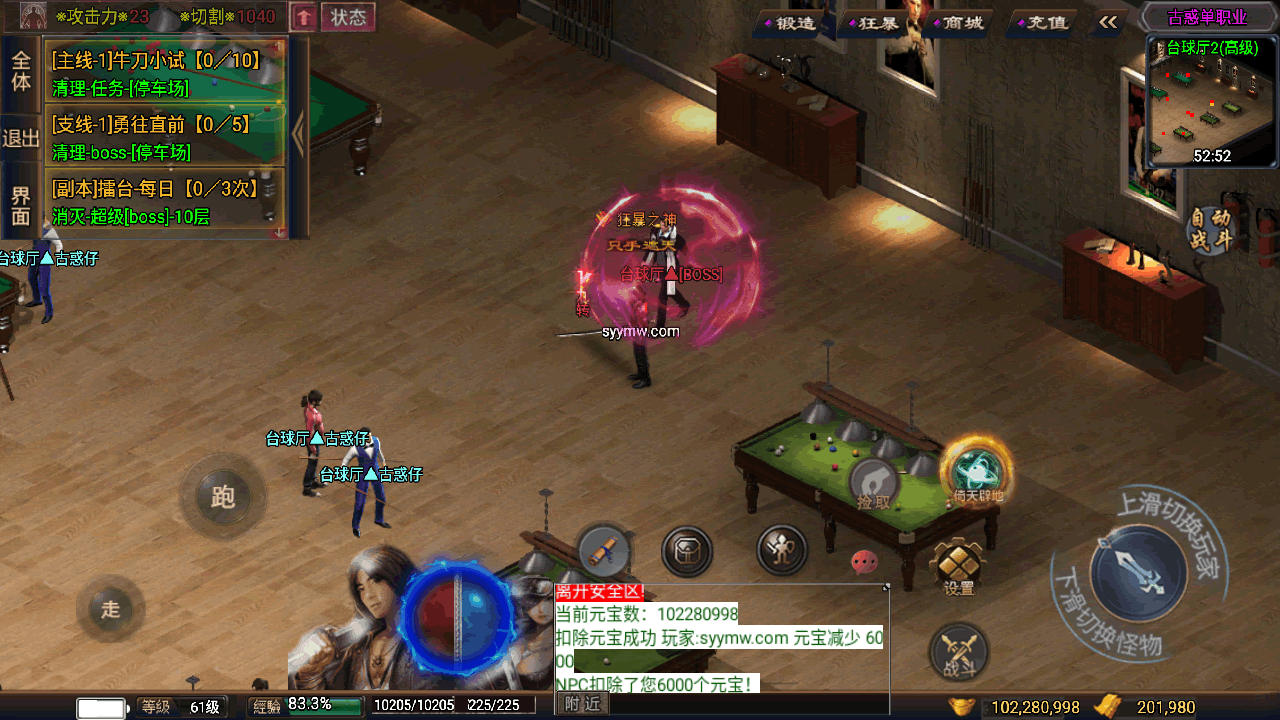1280x720 pixels.
Task: Use the 倚天辟地 skill
Action: click(x=976, y=472)
